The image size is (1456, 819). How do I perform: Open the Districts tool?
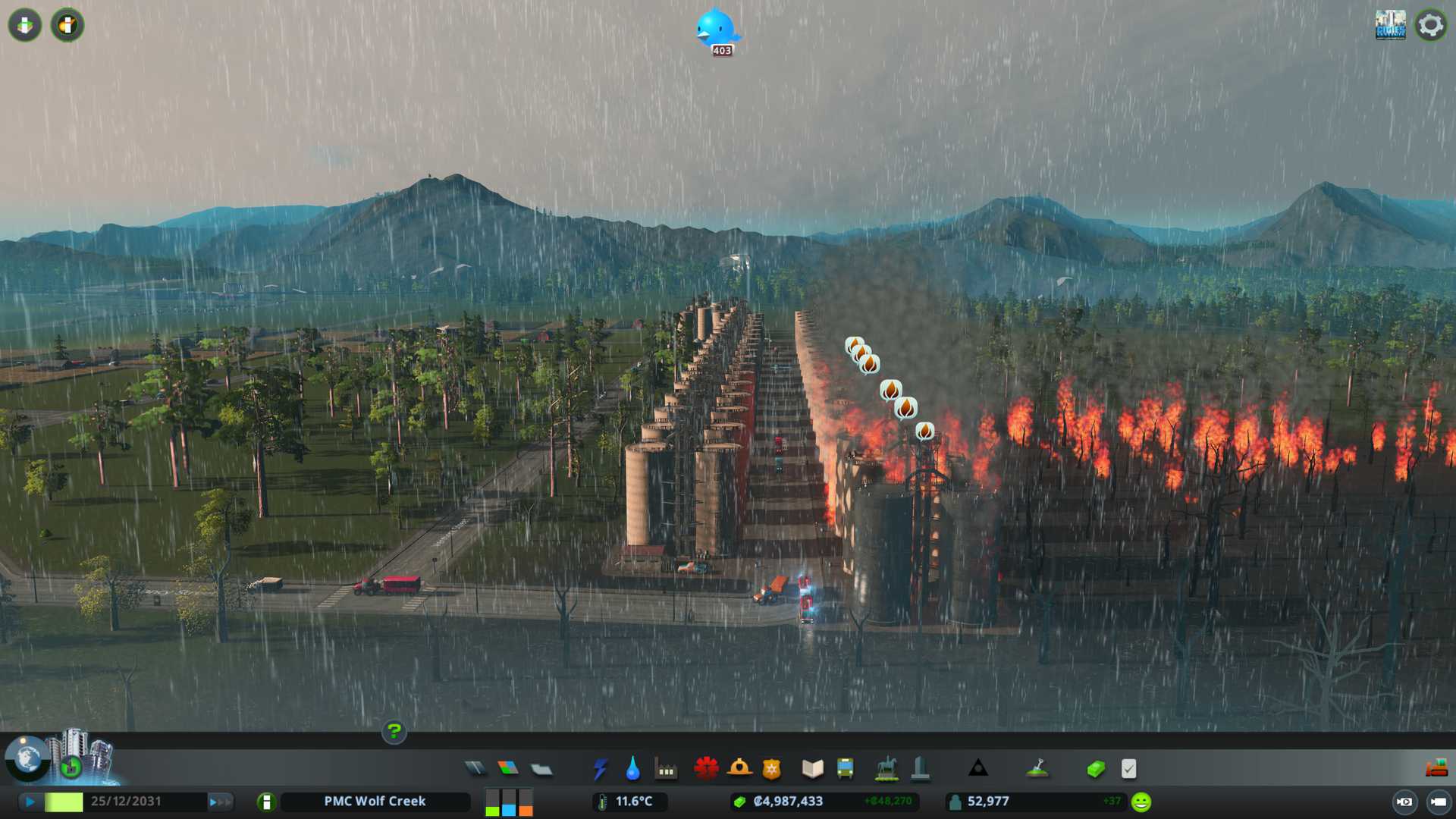coord(541,769)
